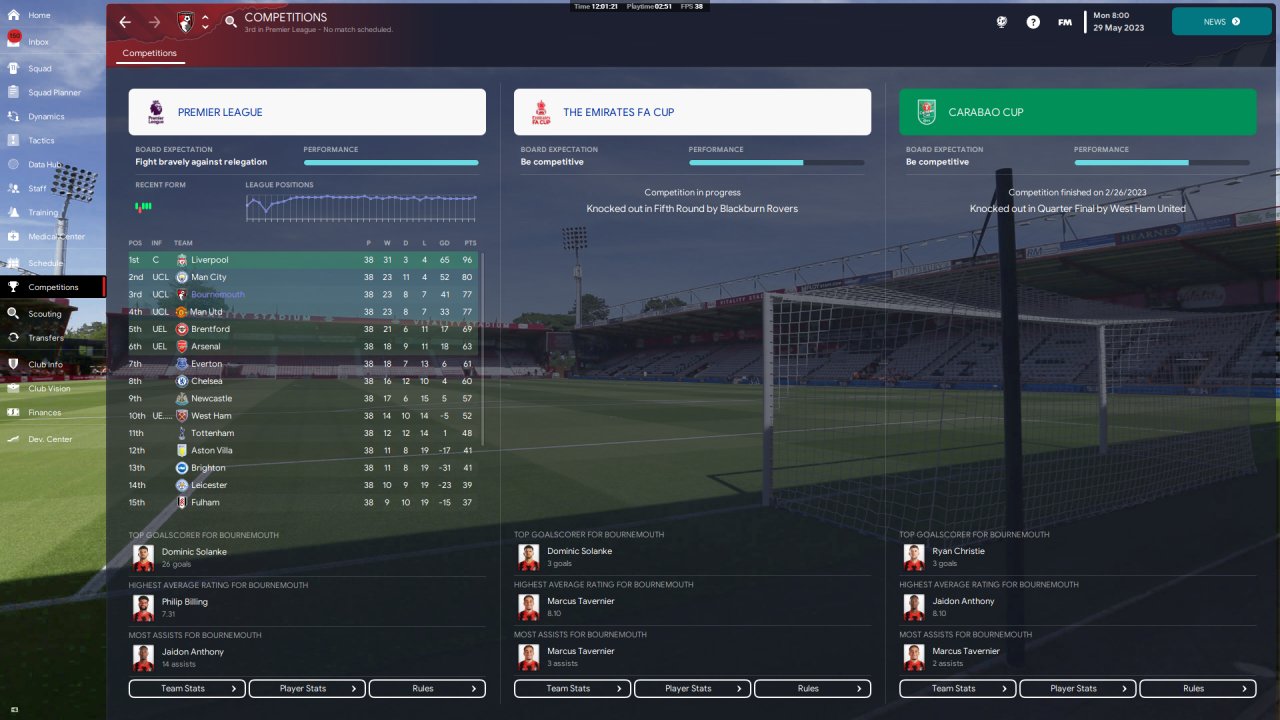Open the Premier League competition header
Screen dimensions: 1280x720
(307, 112)
